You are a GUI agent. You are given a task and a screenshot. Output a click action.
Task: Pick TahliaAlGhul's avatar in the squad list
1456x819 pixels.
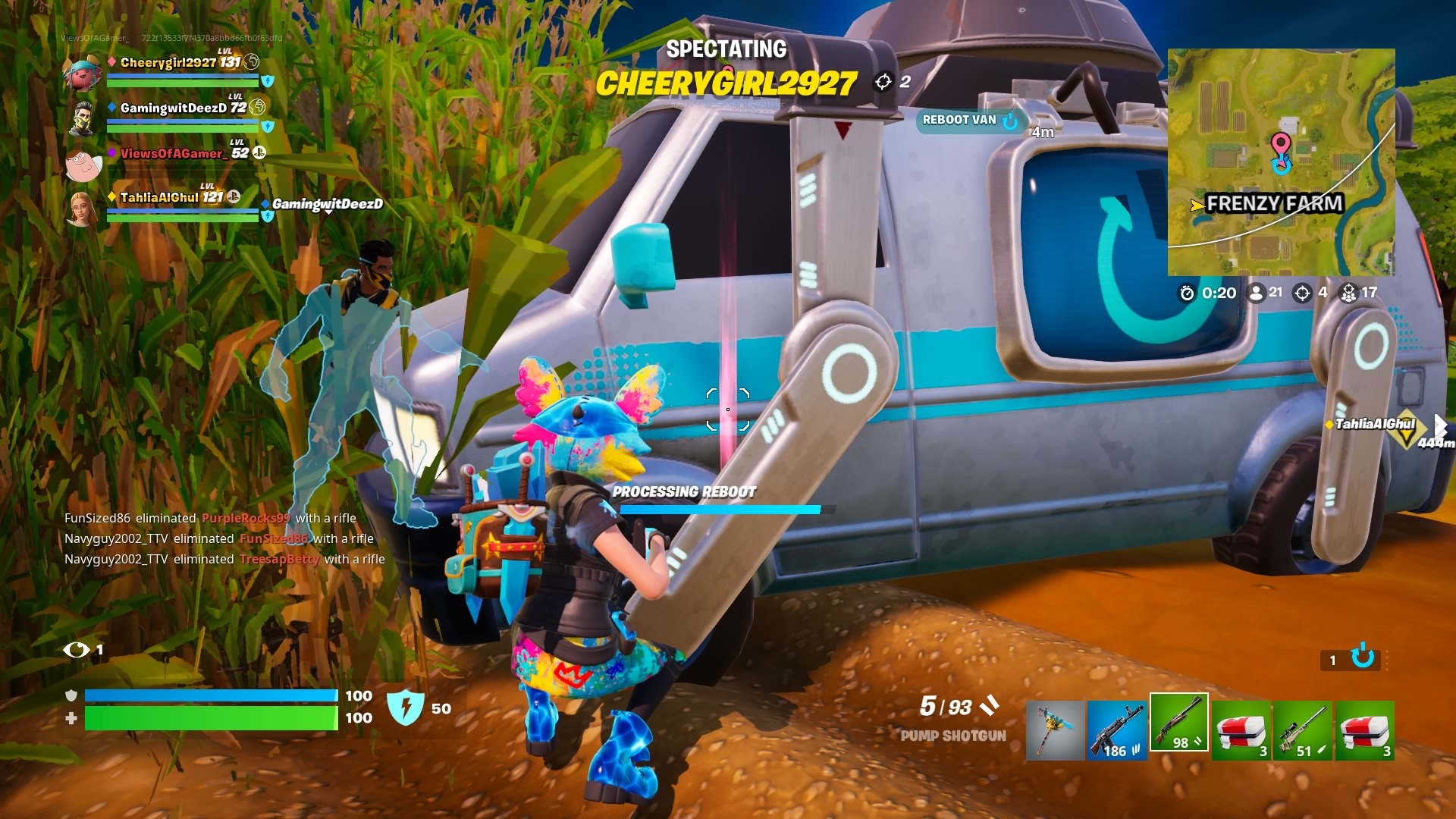82,208
